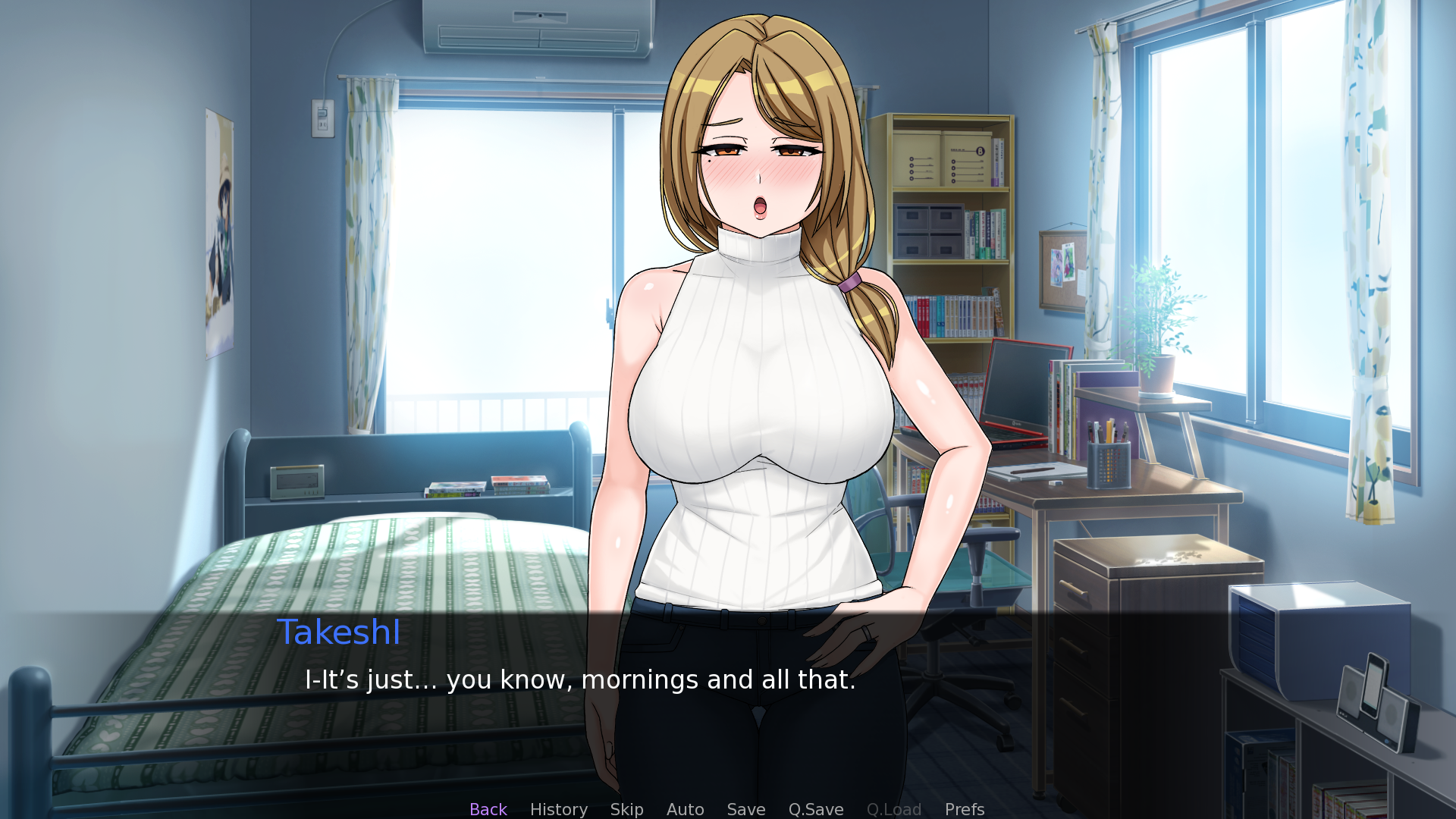Toggle Auto-read mode
This screenshot has width=1456, height=819.
coord(685,808)
